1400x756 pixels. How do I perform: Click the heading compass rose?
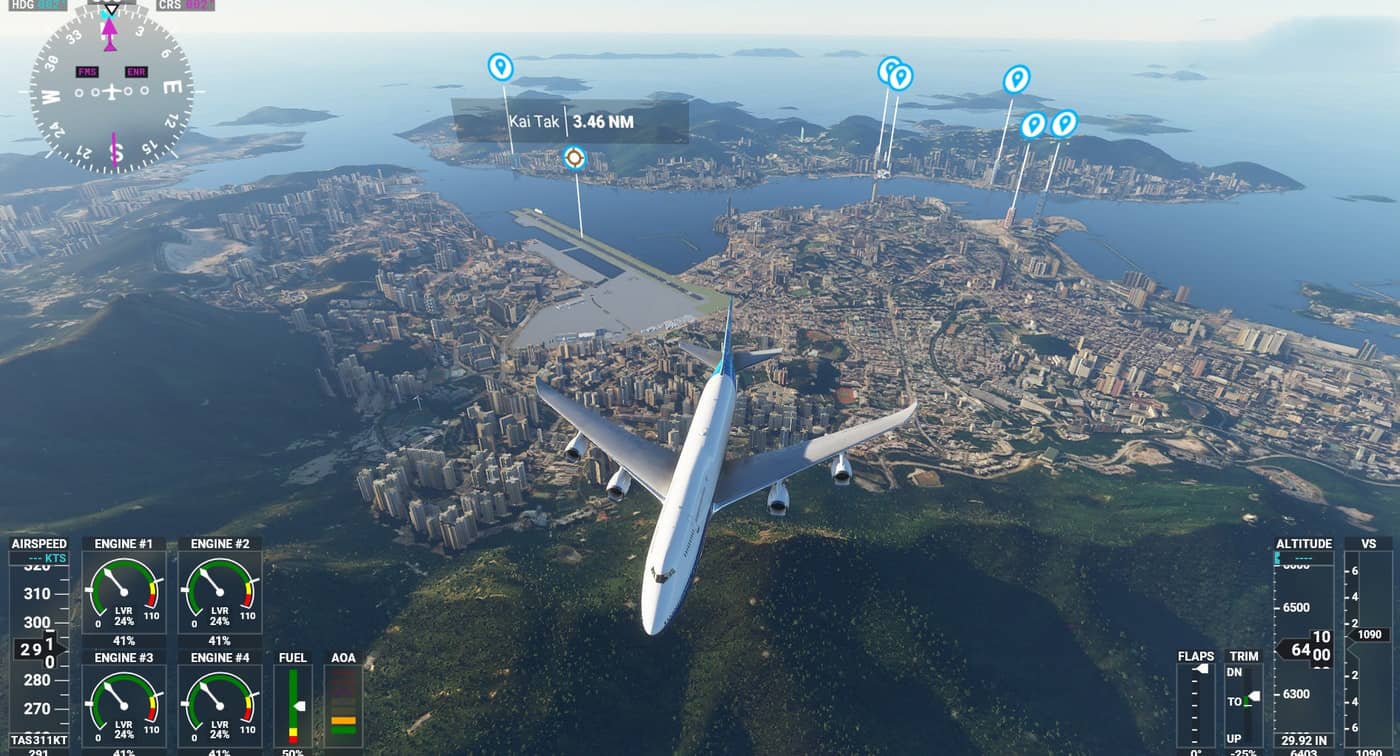[x=111, y=92]
